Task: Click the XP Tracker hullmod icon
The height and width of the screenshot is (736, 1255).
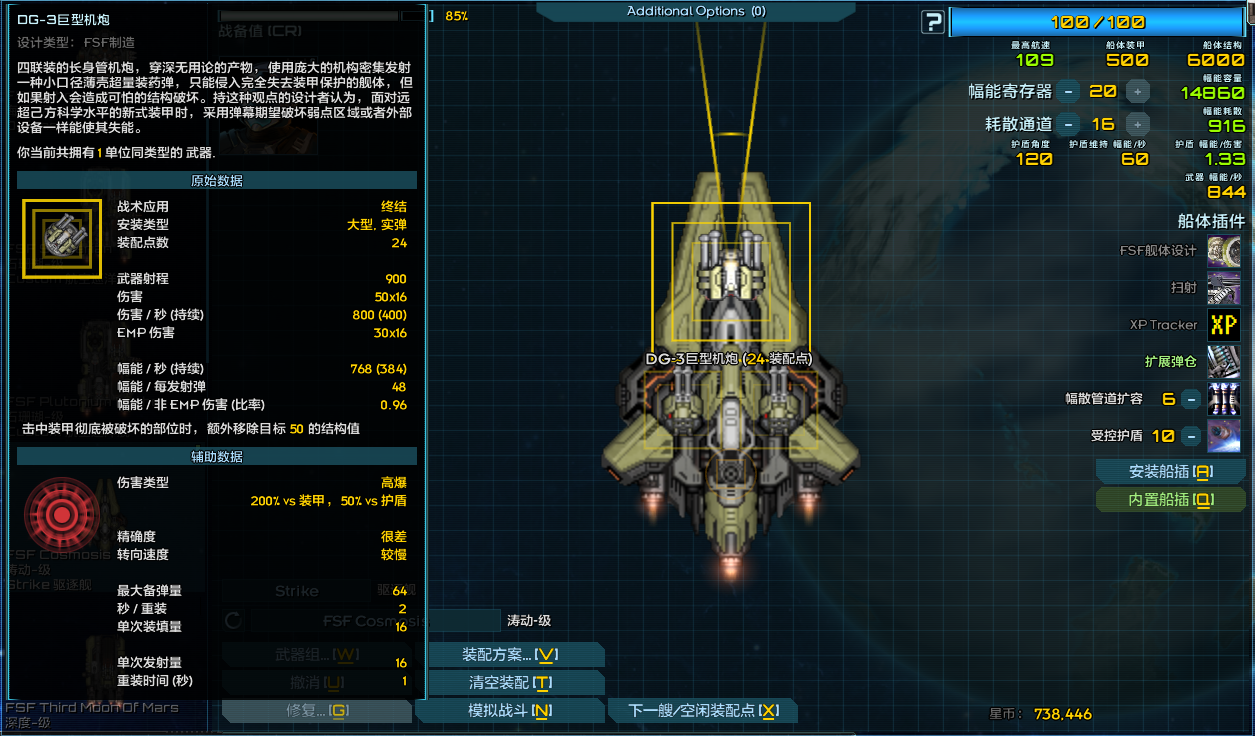Action: (1224, 325)
